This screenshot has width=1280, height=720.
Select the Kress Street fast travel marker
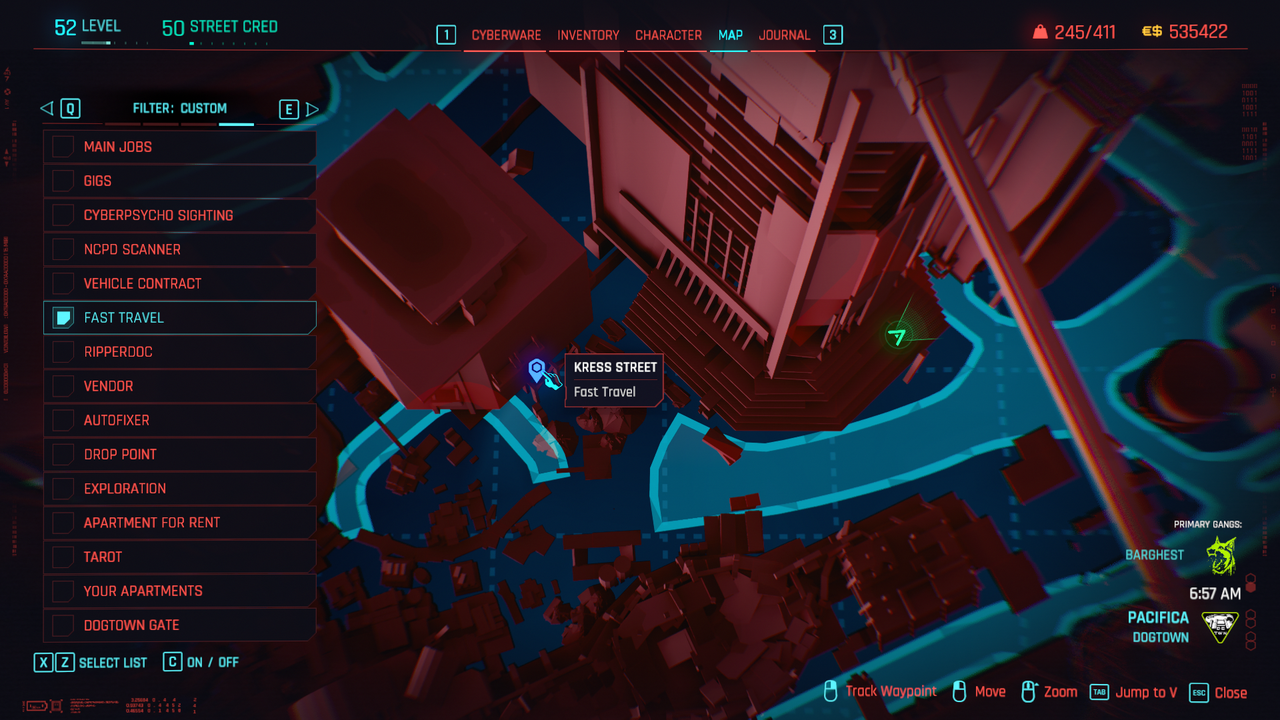[x=537, y=371]
